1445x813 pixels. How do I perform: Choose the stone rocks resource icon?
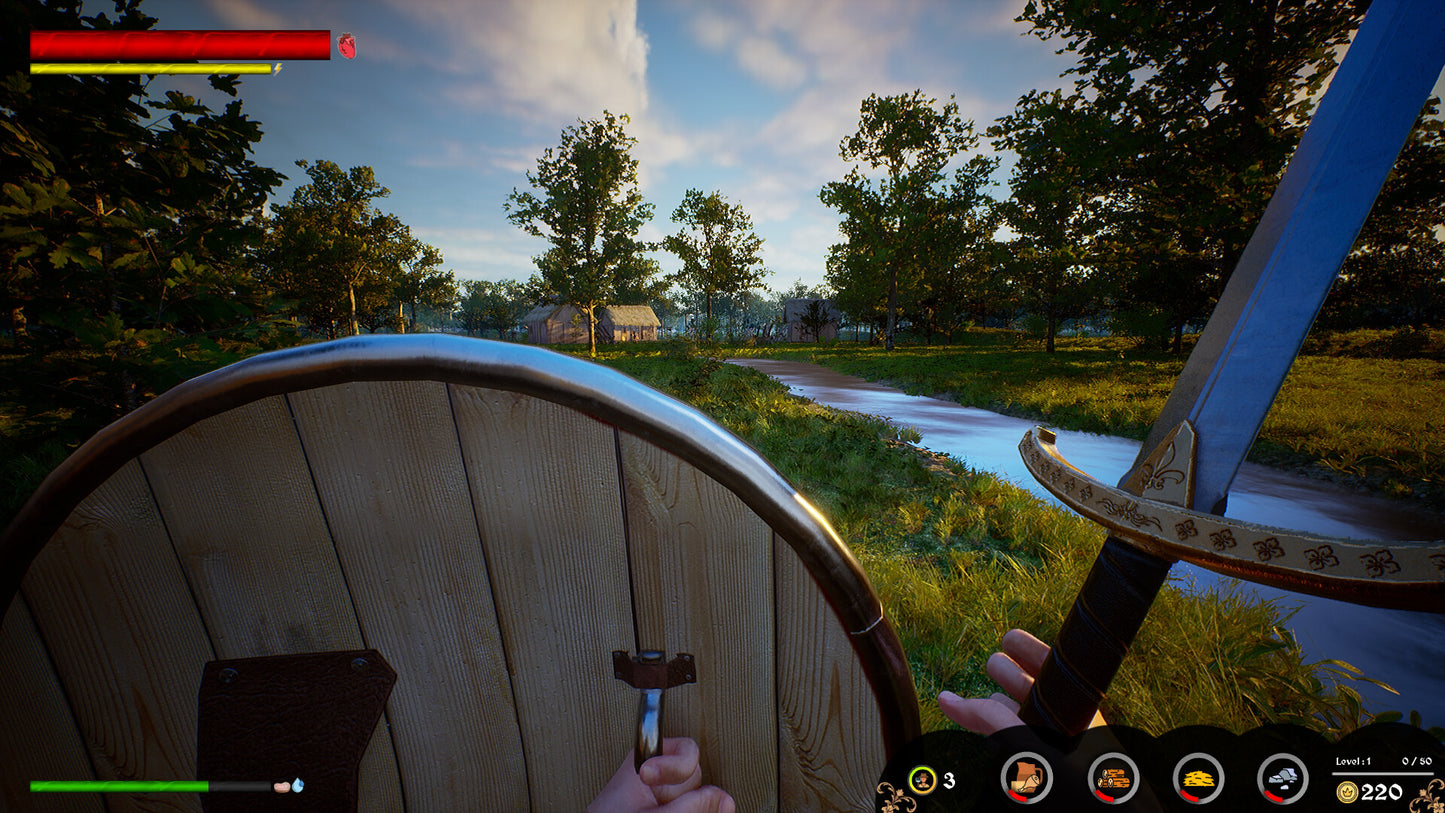(x=1282, y=777)
